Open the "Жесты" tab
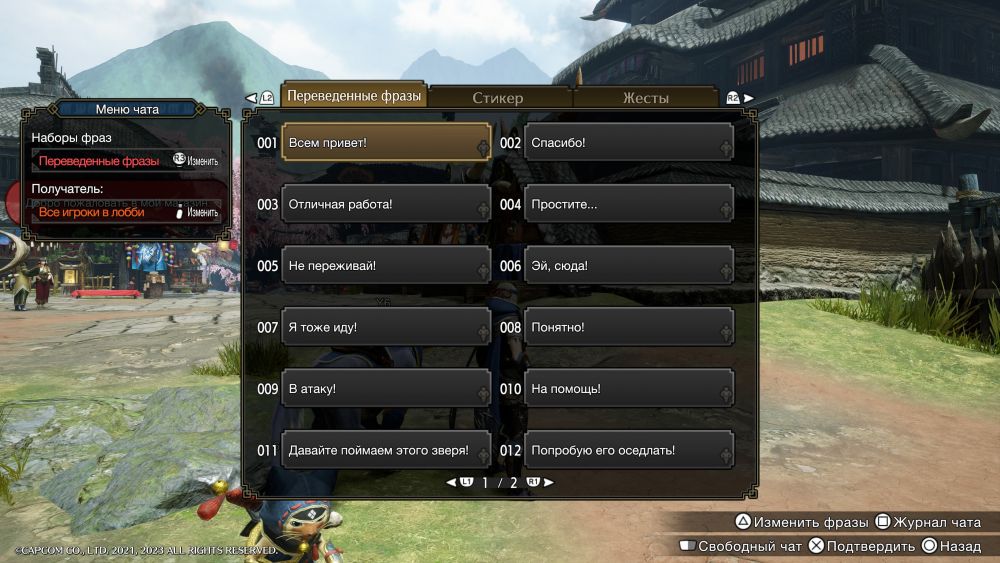Image resolution: width=1000 pixels, height=563 pixels. [645, 97]
